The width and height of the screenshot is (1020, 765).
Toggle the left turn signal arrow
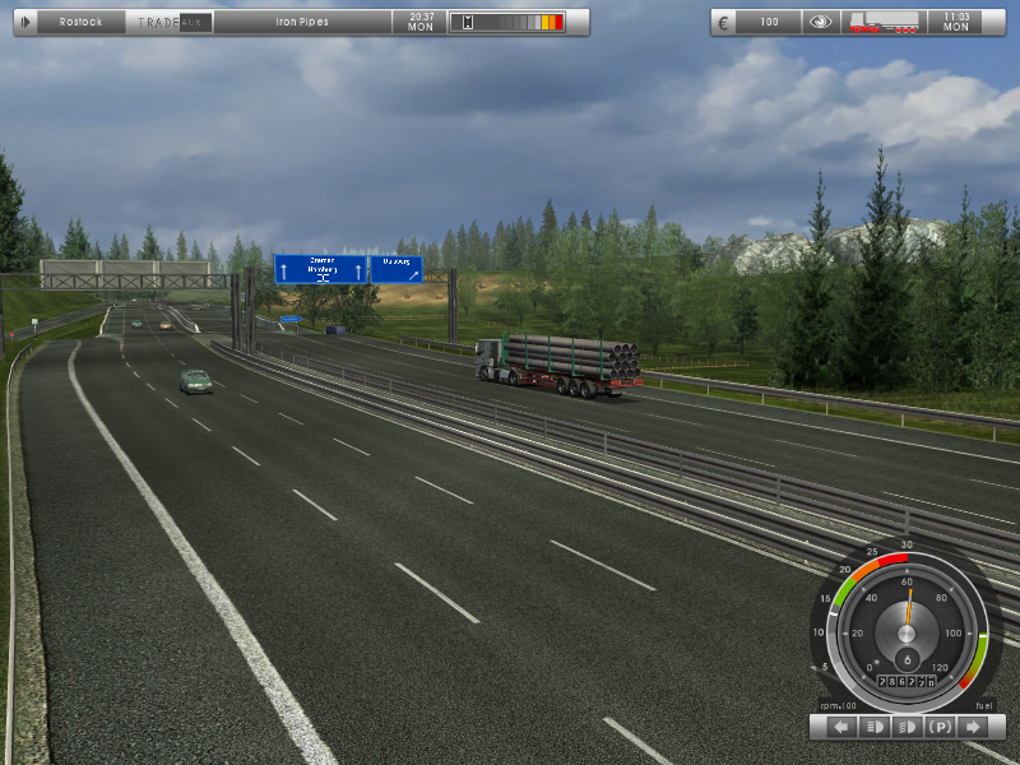(x=841, y=727)
